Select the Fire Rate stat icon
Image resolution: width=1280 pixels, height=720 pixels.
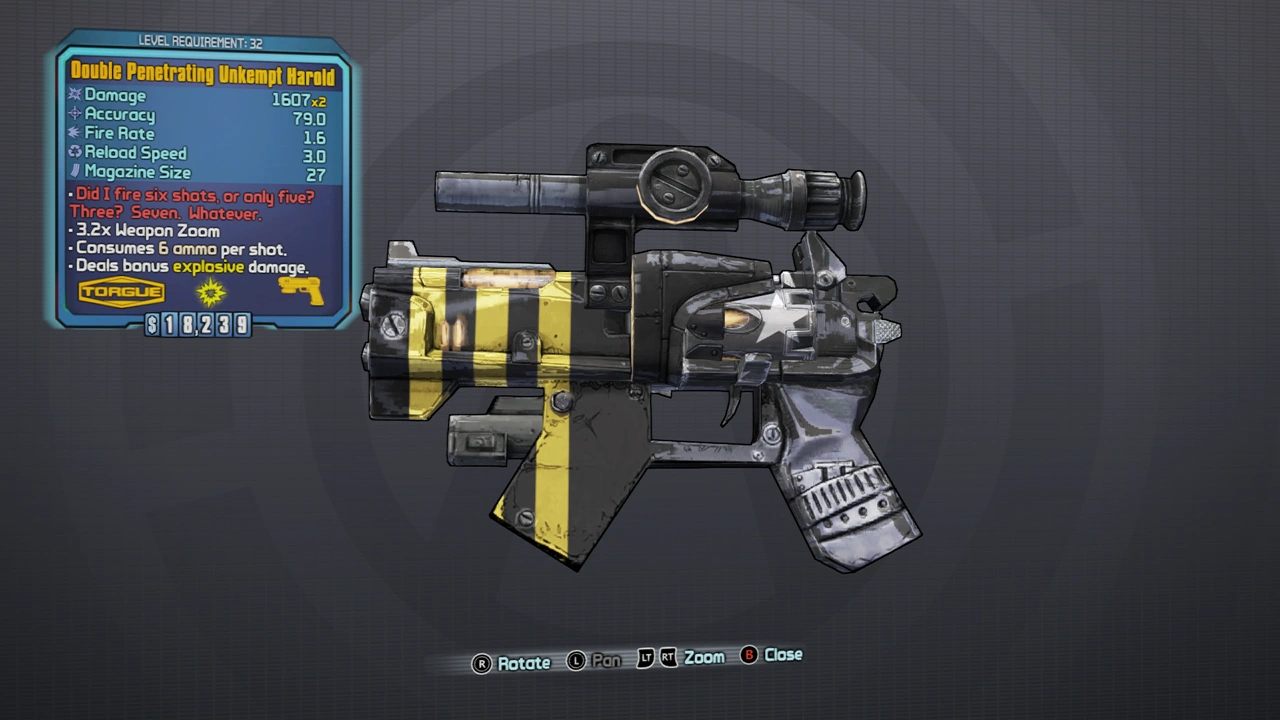click(75, 132)
